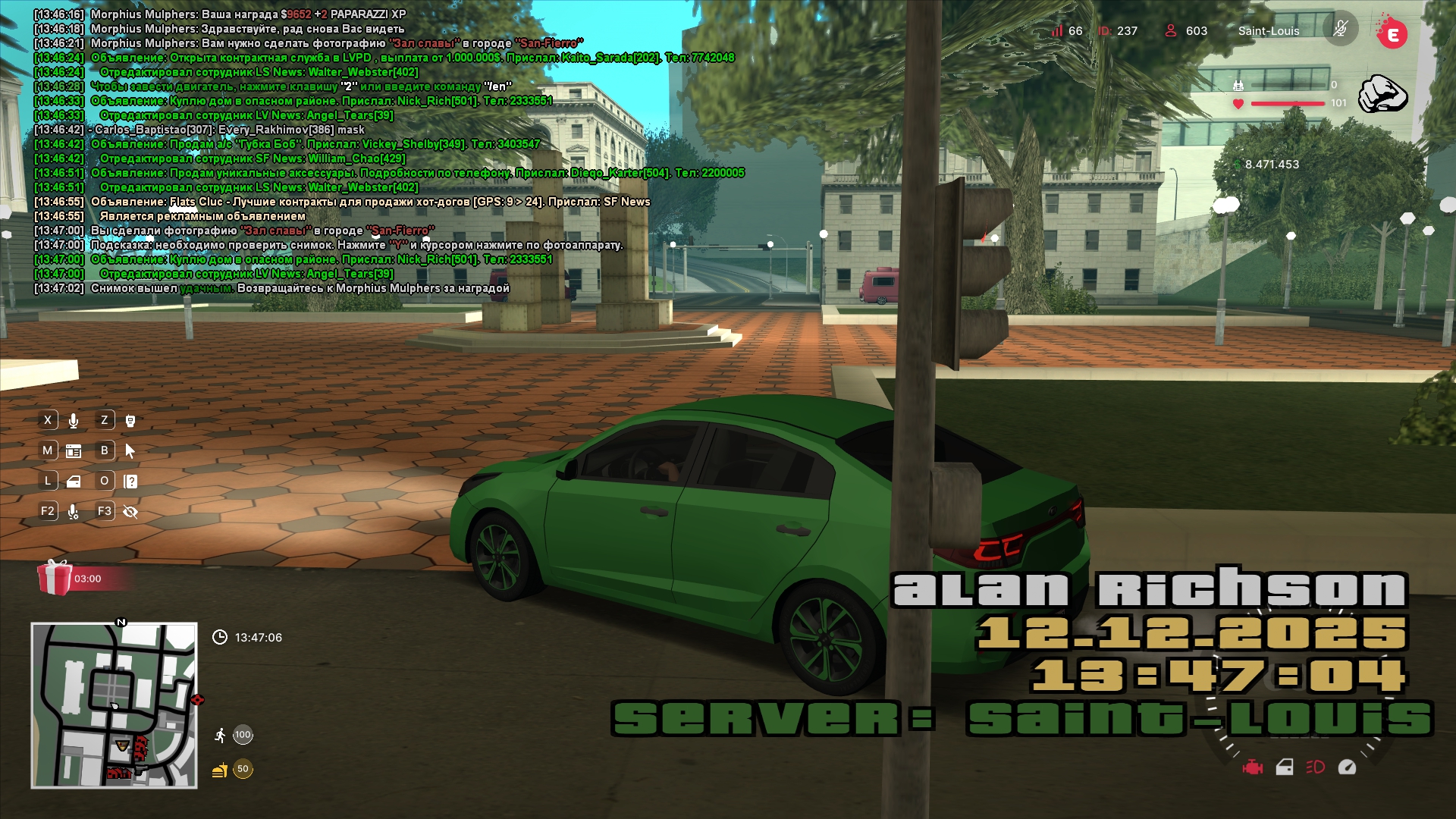Open the menu window icon beside M
Viewport: 1456px width, 819px height.
point(74,451)
